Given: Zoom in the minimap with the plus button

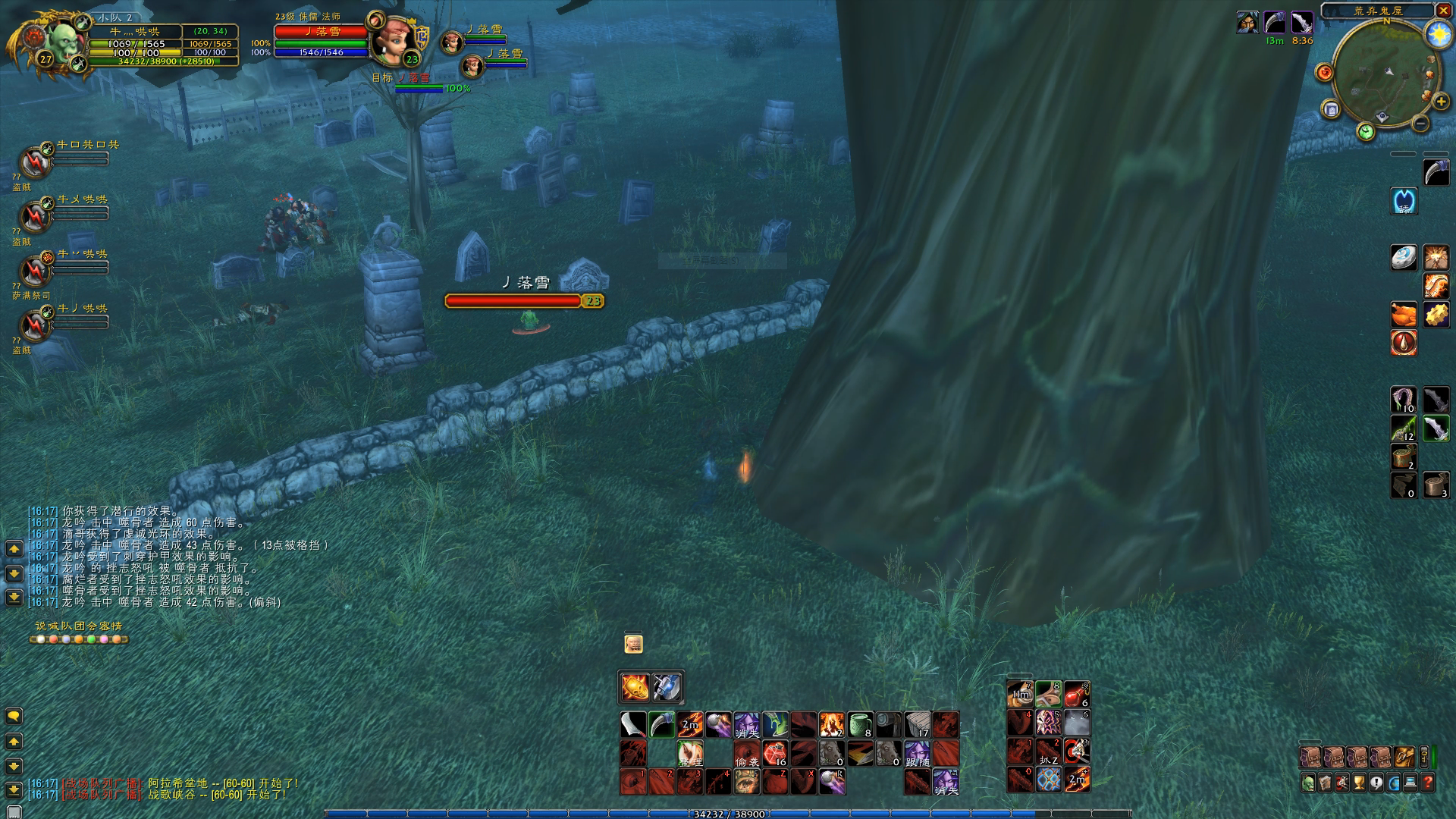Looking at the screenshot, I should point(1441,102).
